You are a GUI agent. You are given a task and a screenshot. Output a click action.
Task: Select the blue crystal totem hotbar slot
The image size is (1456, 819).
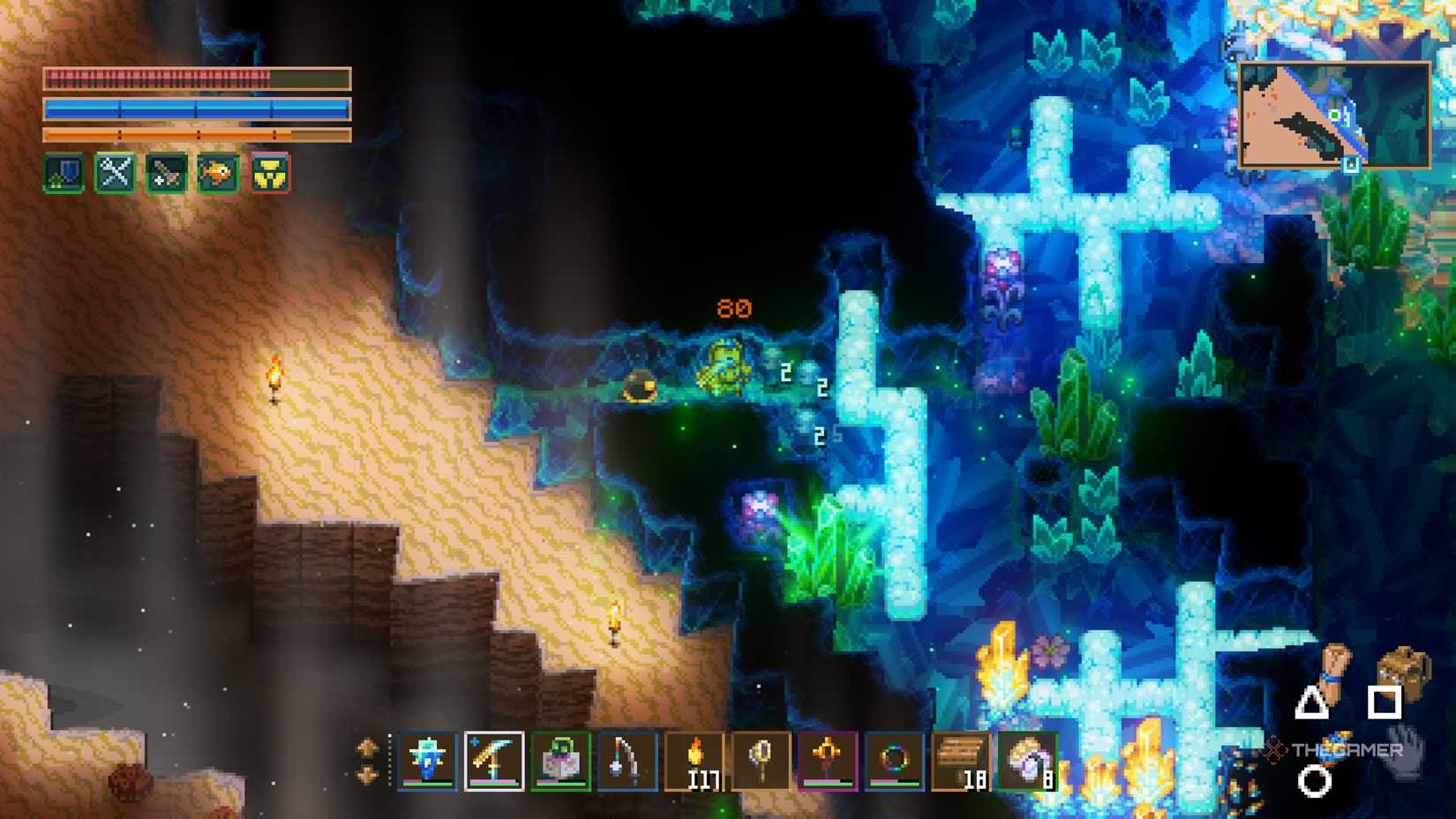(x=427, y=760)
